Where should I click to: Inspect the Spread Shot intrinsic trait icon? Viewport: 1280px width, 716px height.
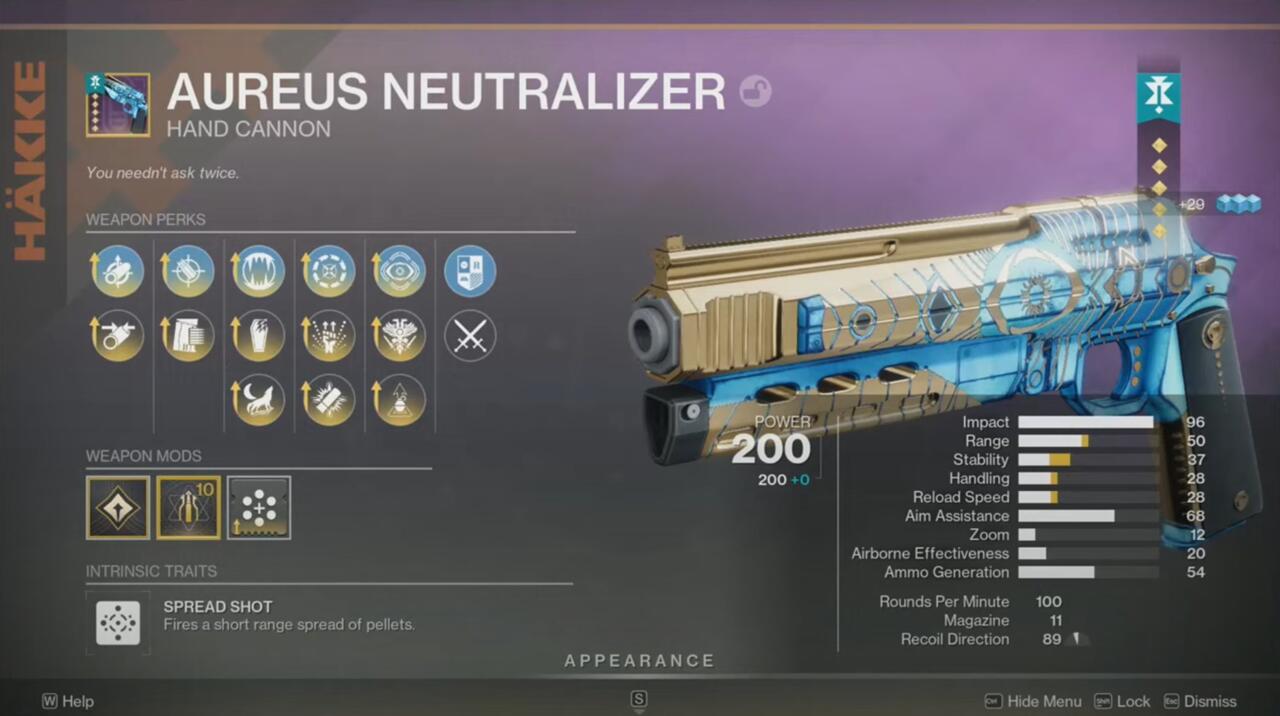[x=118, y=622]
